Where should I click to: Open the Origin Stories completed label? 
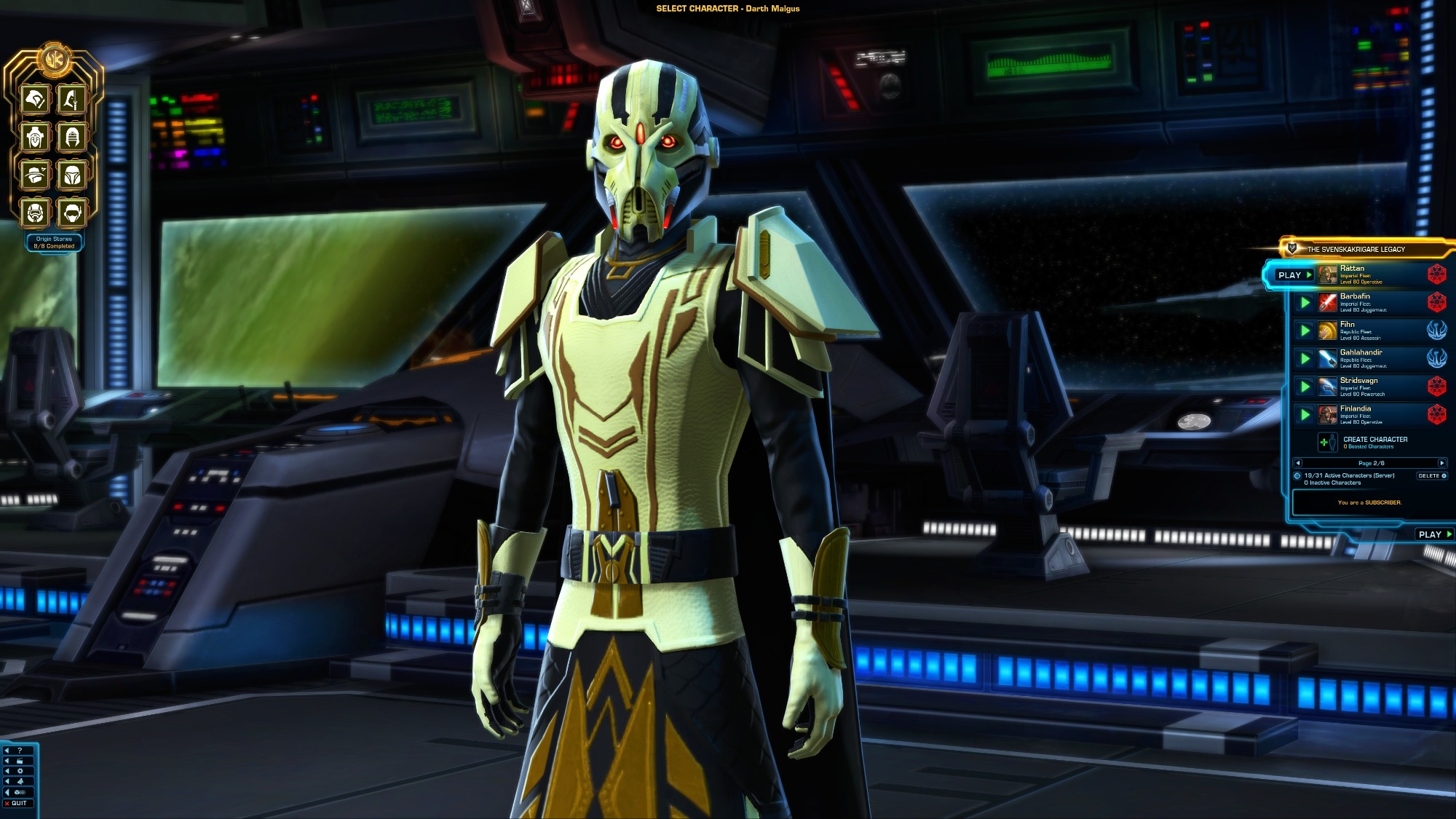(54, 242)
